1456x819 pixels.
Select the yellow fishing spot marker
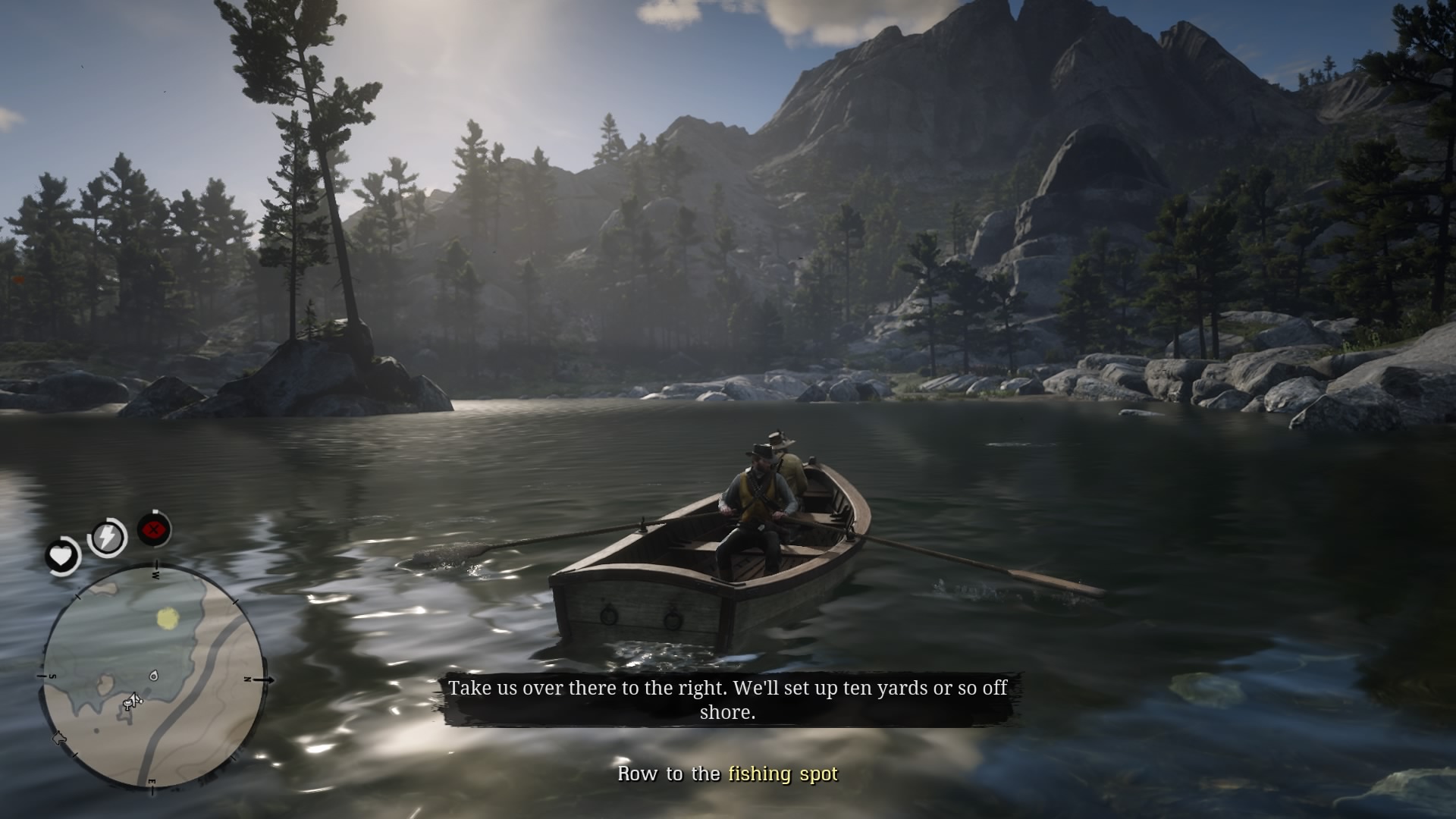click(168, 619)
